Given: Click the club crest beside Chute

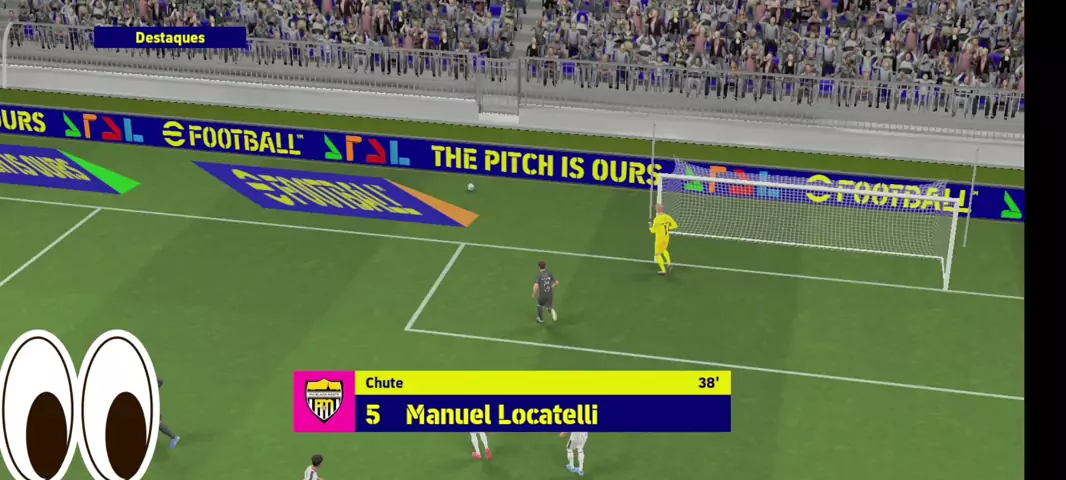Looking at the screenshot, I should [324, 401].
